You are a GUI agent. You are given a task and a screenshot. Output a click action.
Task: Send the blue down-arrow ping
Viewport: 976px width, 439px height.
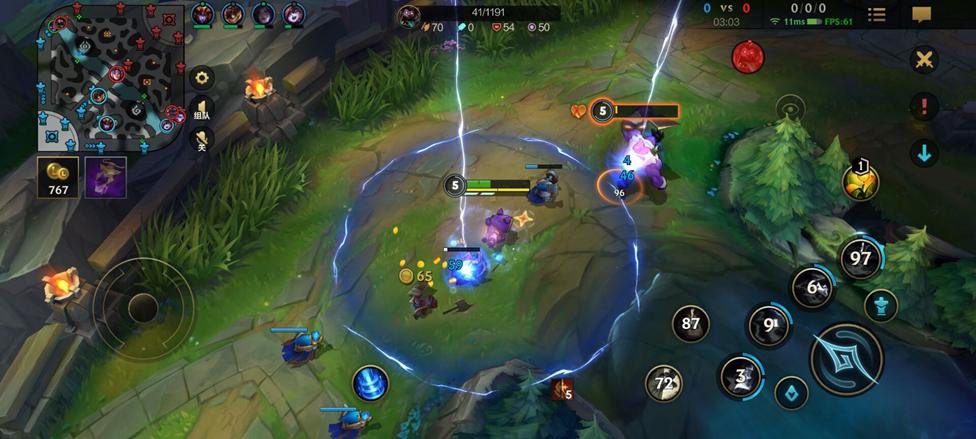pyautogui.click(x=924, y=153)
